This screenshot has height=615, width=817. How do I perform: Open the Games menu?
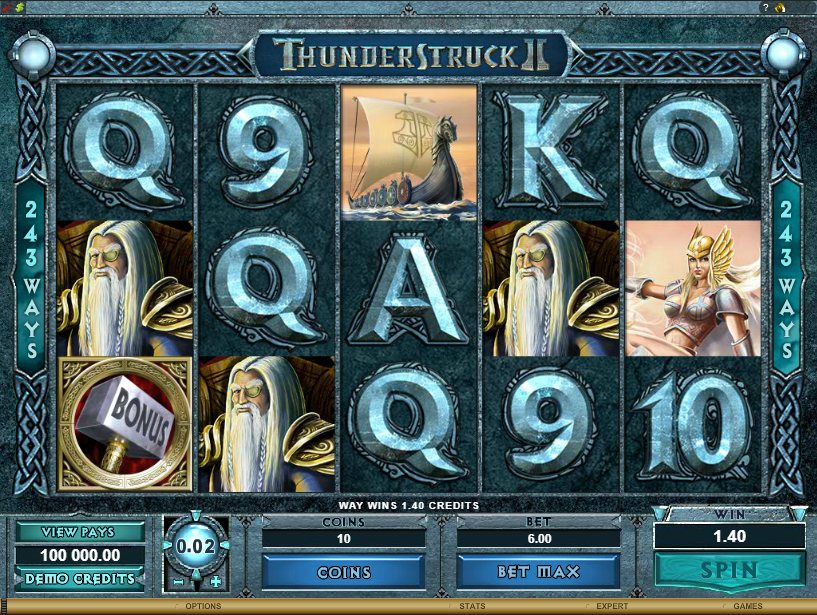pyautogui.click(x=747, y=606)
